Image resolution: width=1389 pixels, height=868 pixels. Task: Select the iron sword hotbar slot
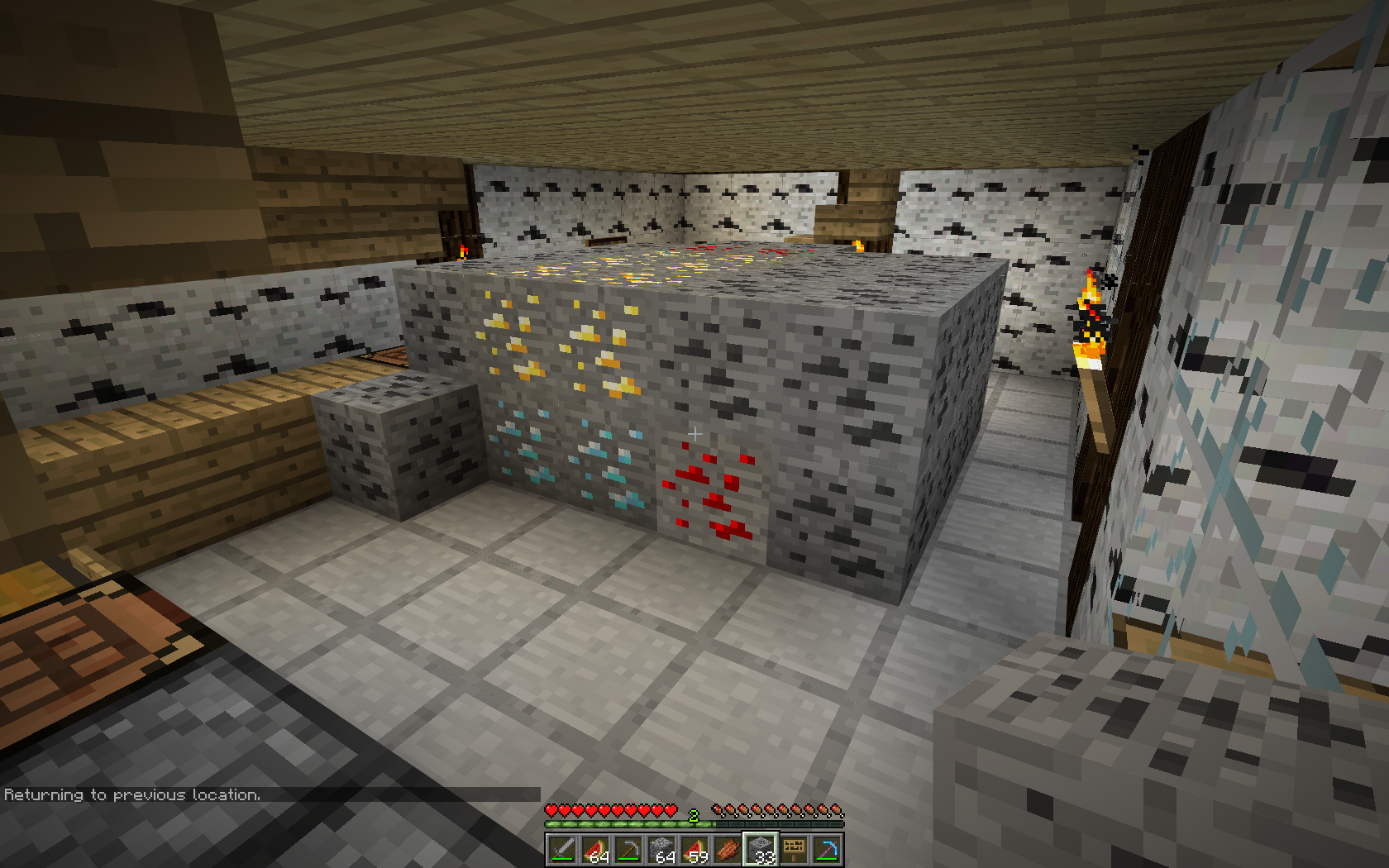click(562, 849)
